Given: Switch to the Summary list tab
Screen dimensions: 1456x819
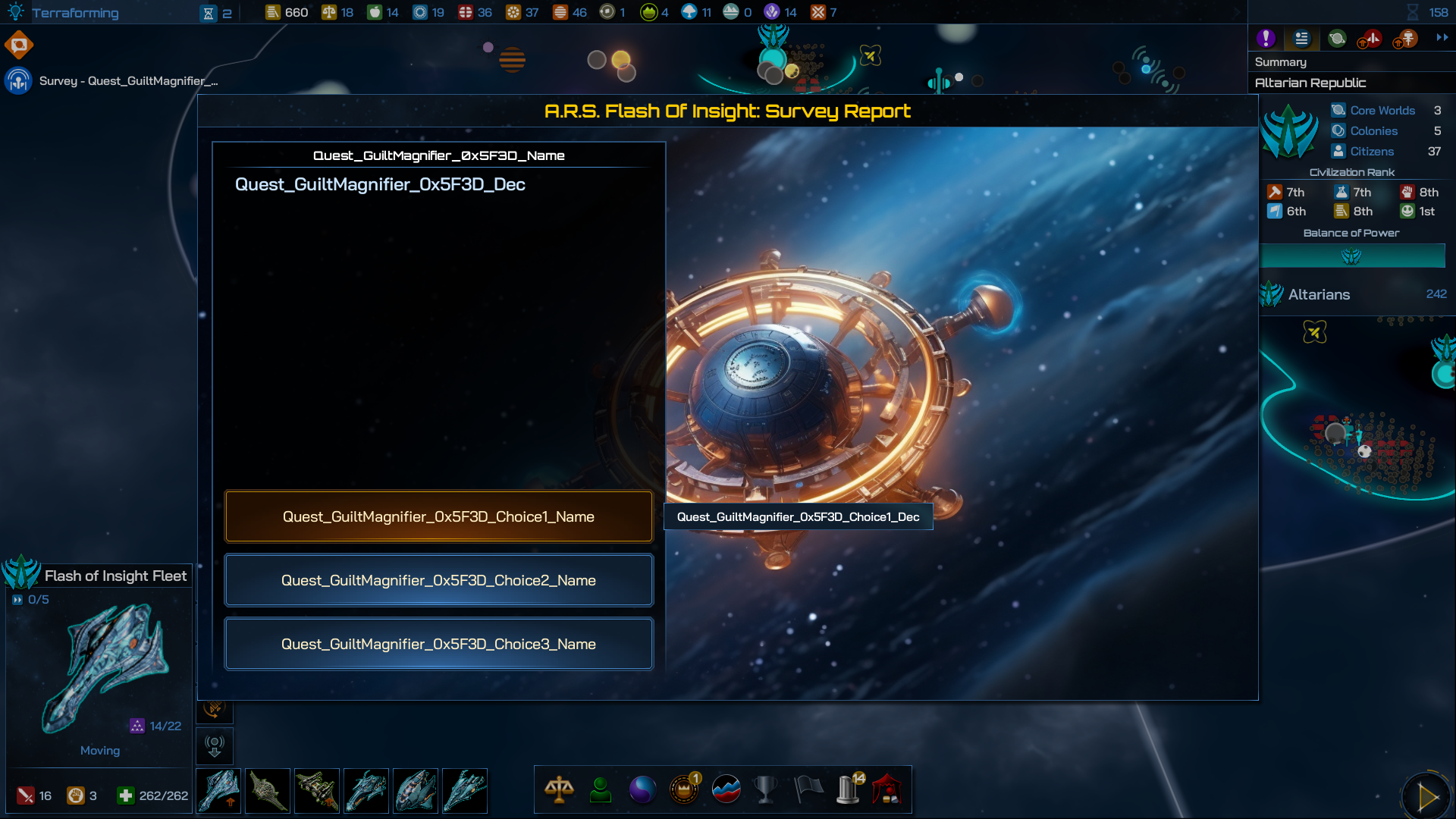Looking at the screenshot, I should [x=1301, y=38].
